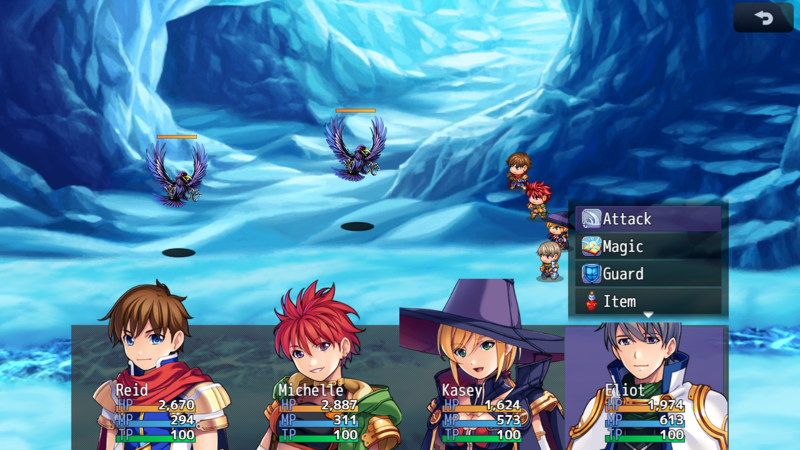
Task: Select the Guard command
Action: pyautogui.click(x=648, y=273)
